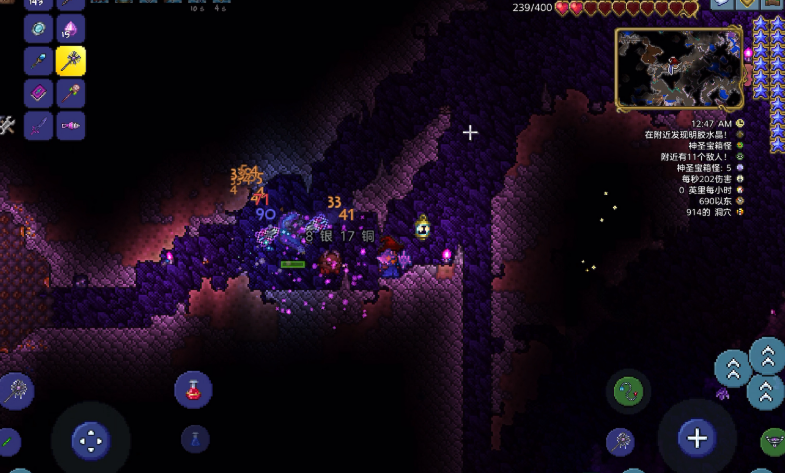Image resolution: width=785 pixels, height=473 pixels.
Task: Pick the pink drill item slot
Action: pyautogui.click(x=70, y=126)
